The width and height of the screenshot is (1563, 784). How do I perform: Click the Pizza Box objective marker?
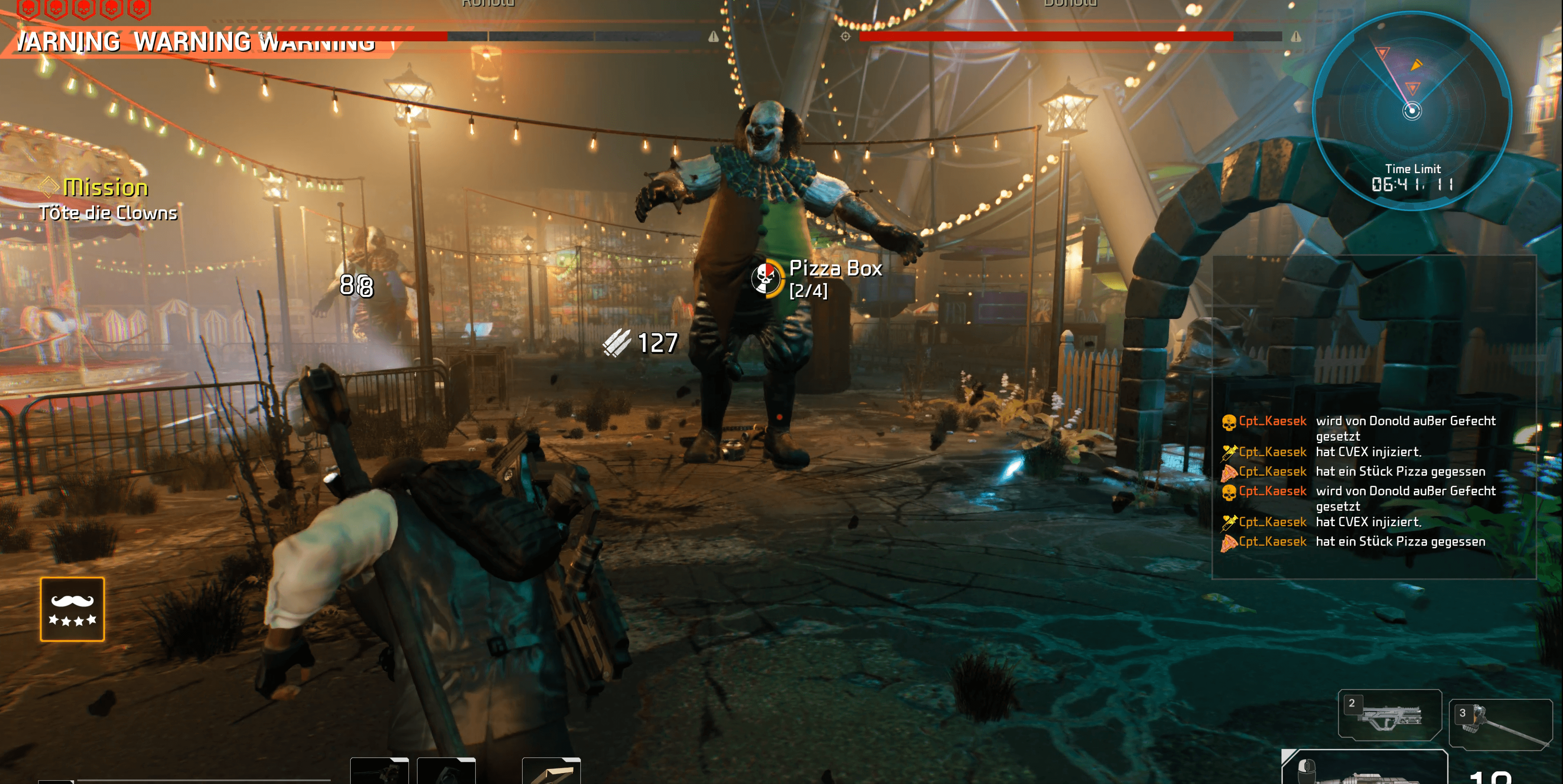[x=766, y=278]
